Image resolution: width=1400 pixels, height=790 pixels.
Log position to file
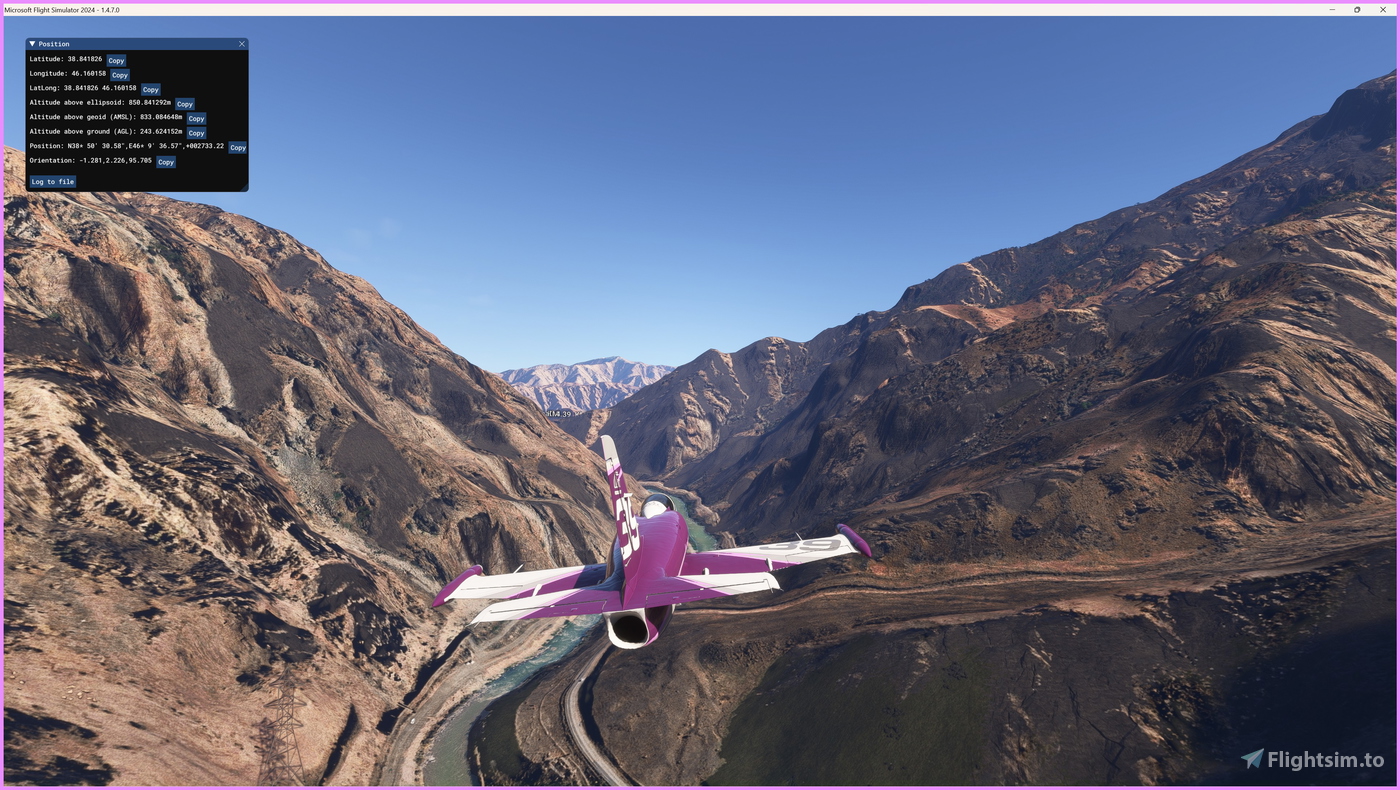coord(52,182)
